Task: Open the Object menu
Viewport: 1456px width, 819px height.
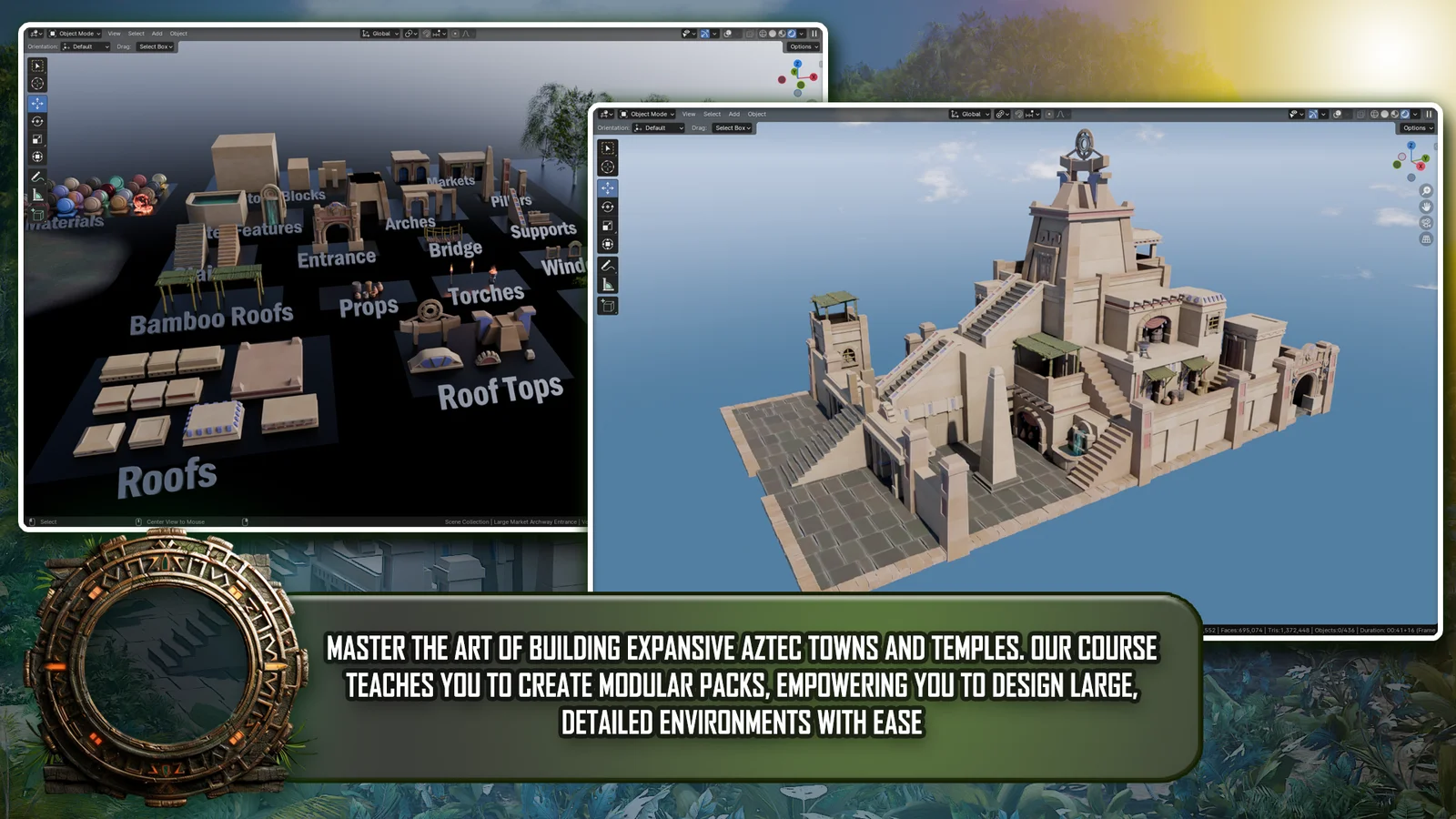Action: 756,114
